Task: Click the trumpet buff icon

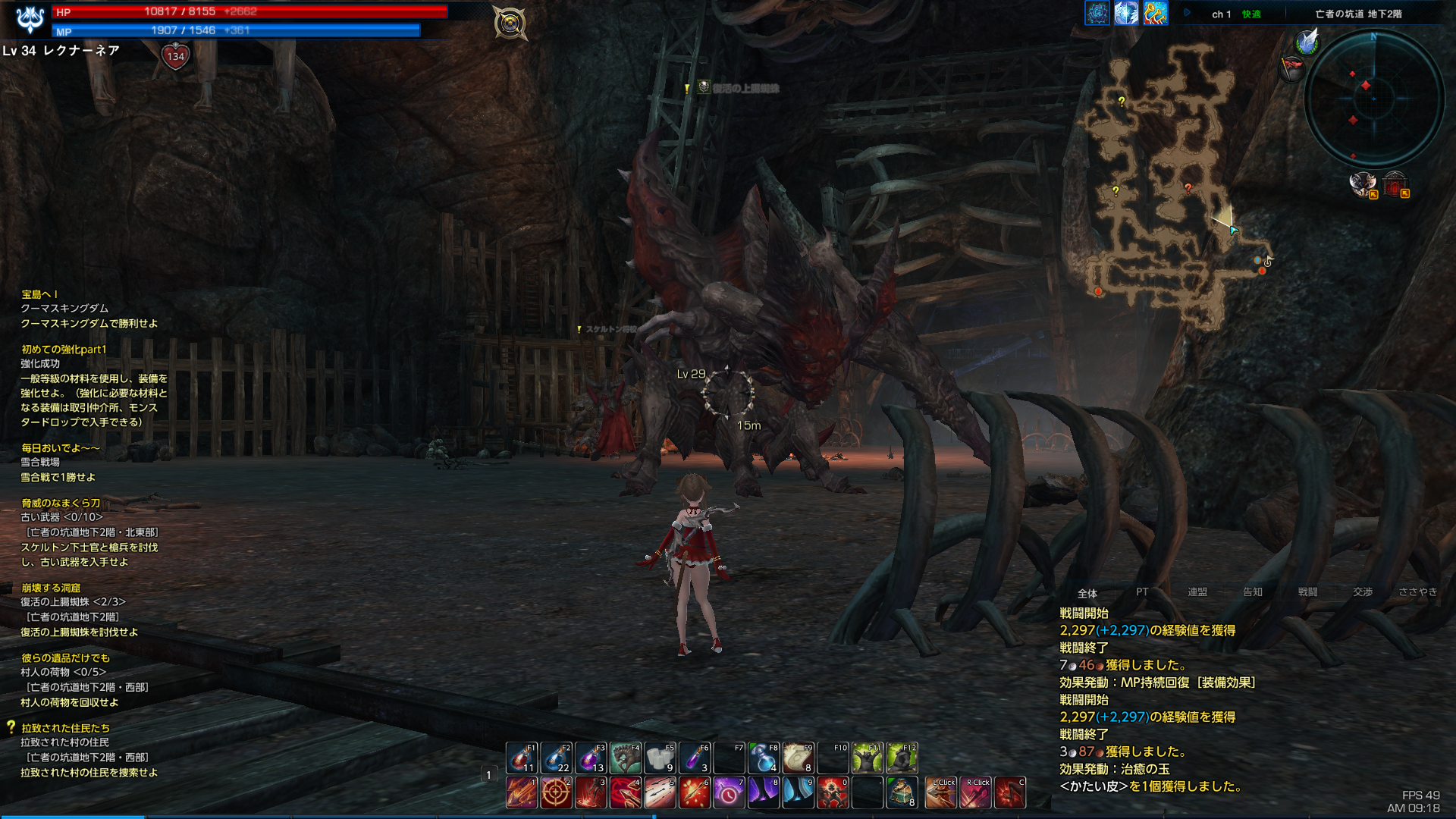Action: (x=1155, y=13)
